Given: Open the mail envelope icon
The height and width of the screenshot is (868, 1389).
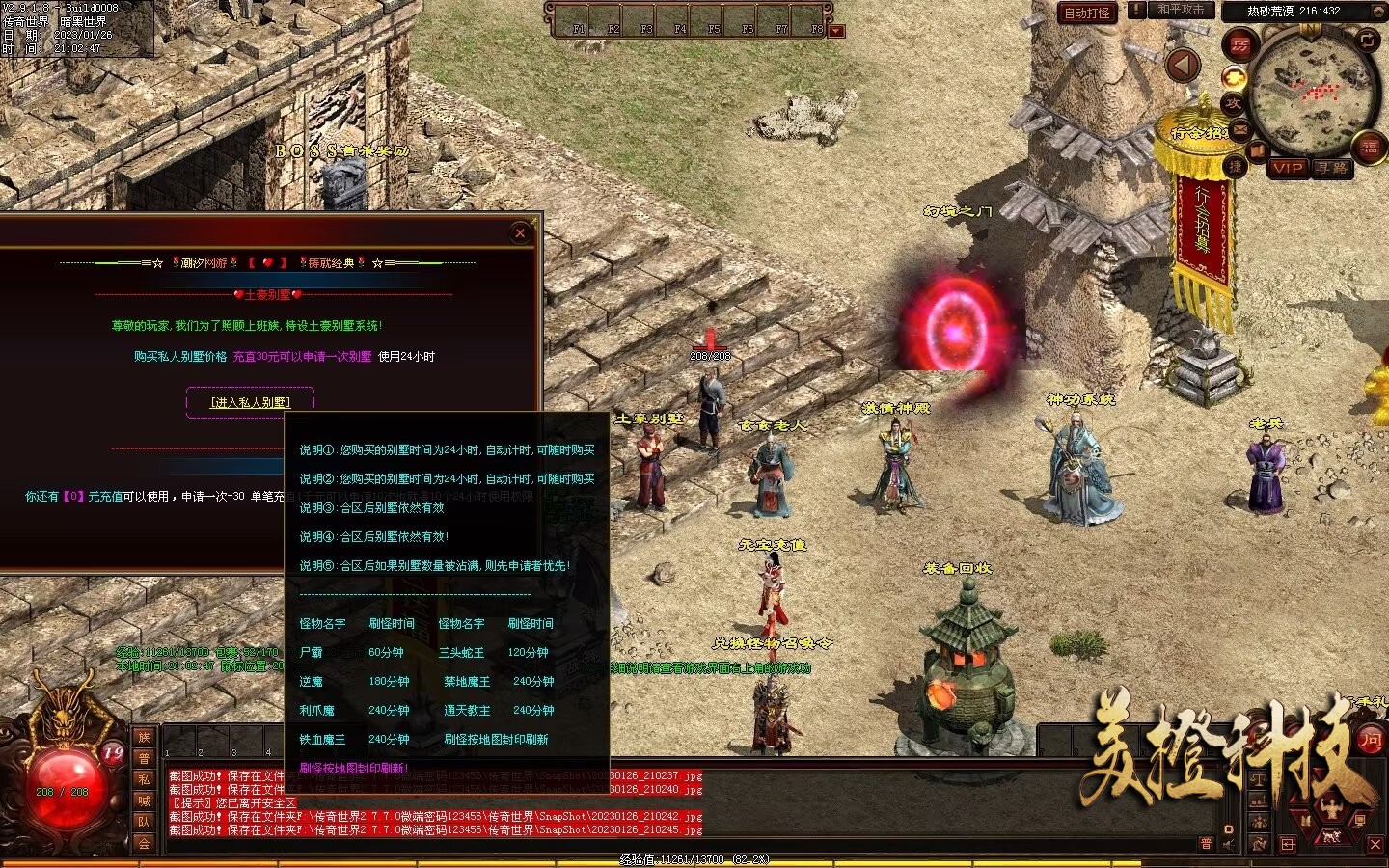Looking at the screenshot, I should click(x=1240, y=129).
